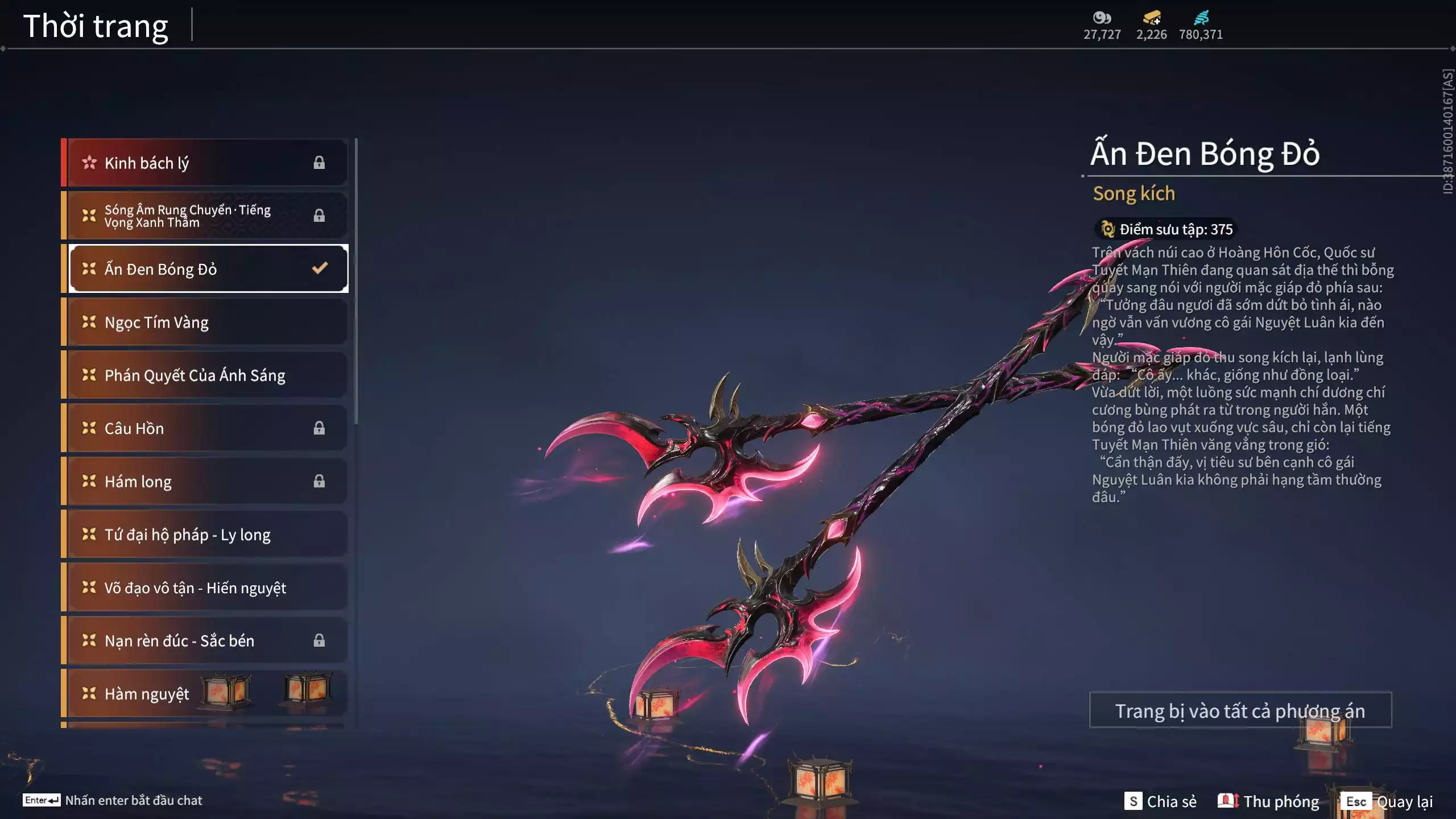Screen dimensions: 1456x819
Task: Click the lock on Câu Hồn entry
Action: click(319, 428)
